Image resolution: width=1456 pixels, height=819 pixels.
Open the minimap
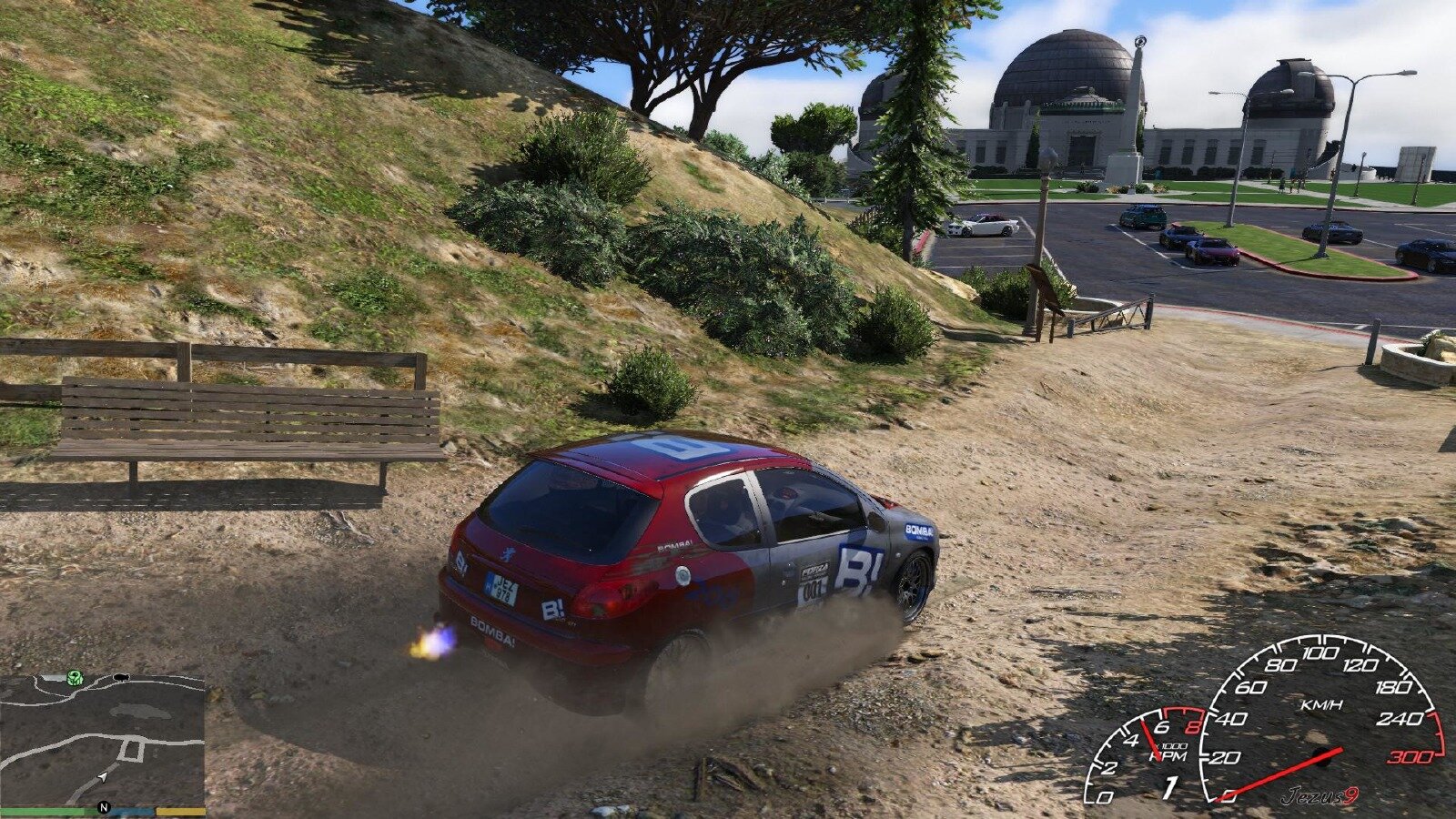click(102, 739)
